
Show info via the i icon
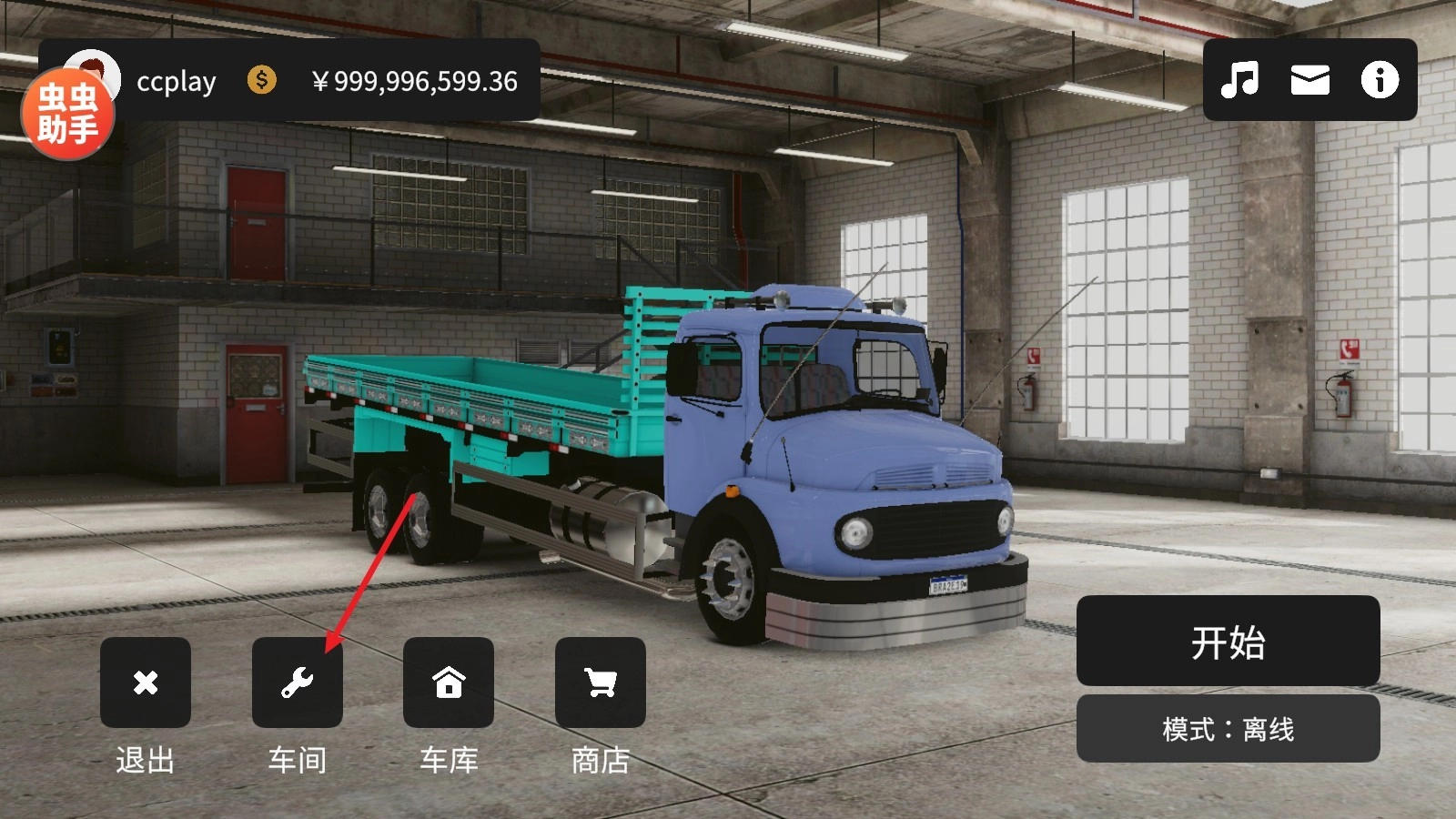tap(1380, 80)
